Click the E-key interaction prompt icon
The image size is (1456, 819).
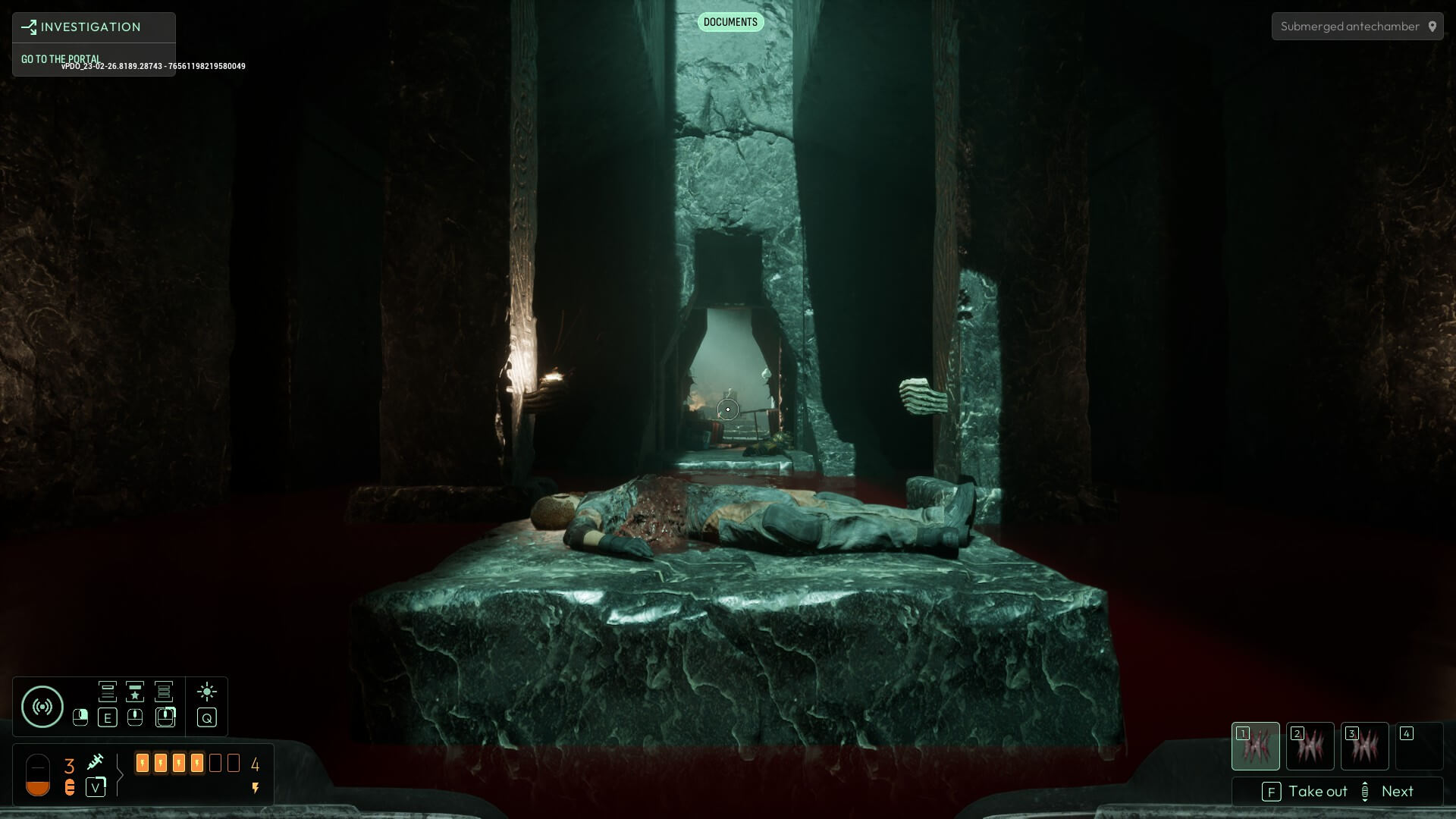tap(108, 718)
